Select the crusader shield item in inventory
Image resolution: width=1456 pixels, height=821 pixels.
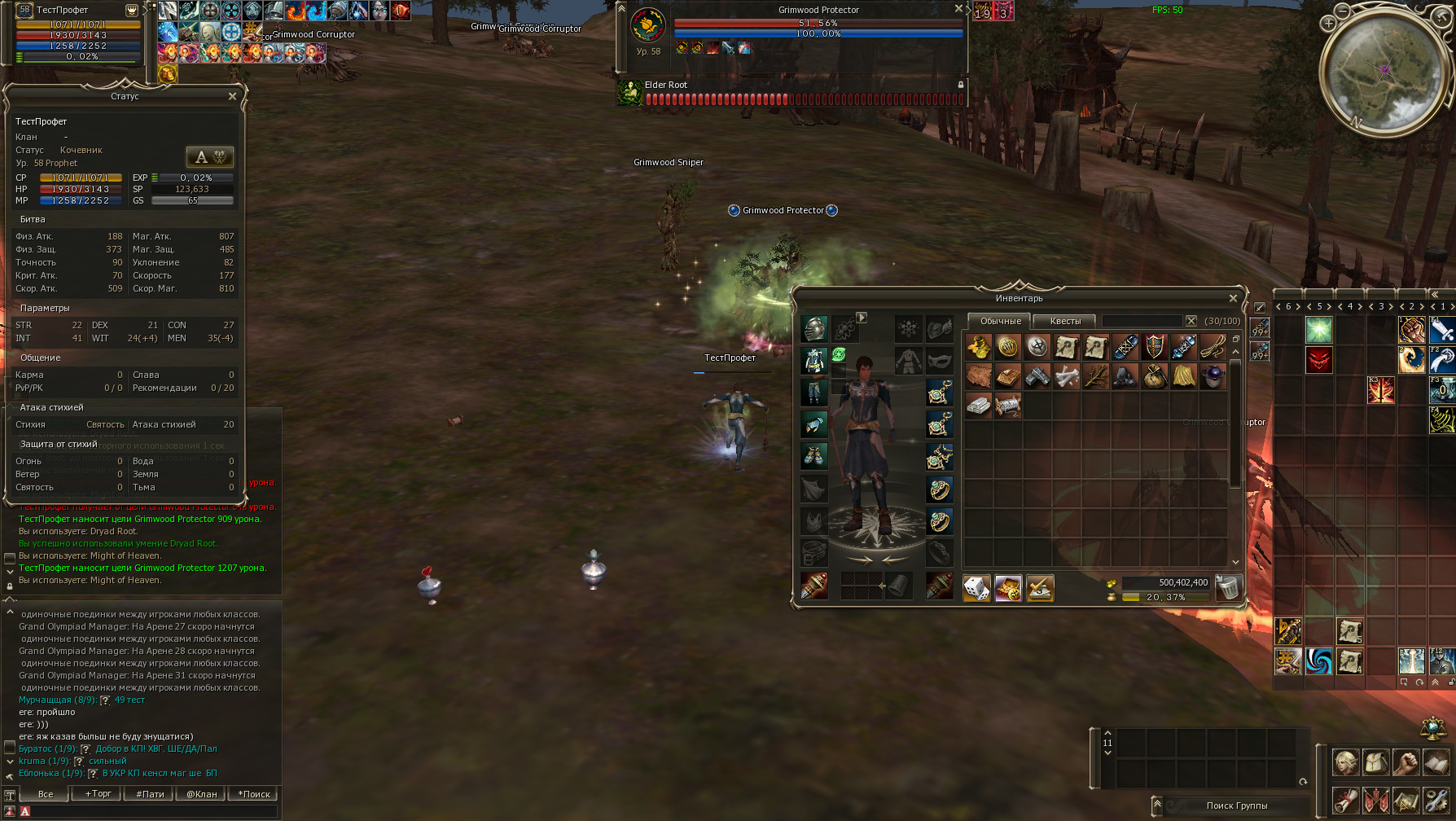pos(1154,347)
